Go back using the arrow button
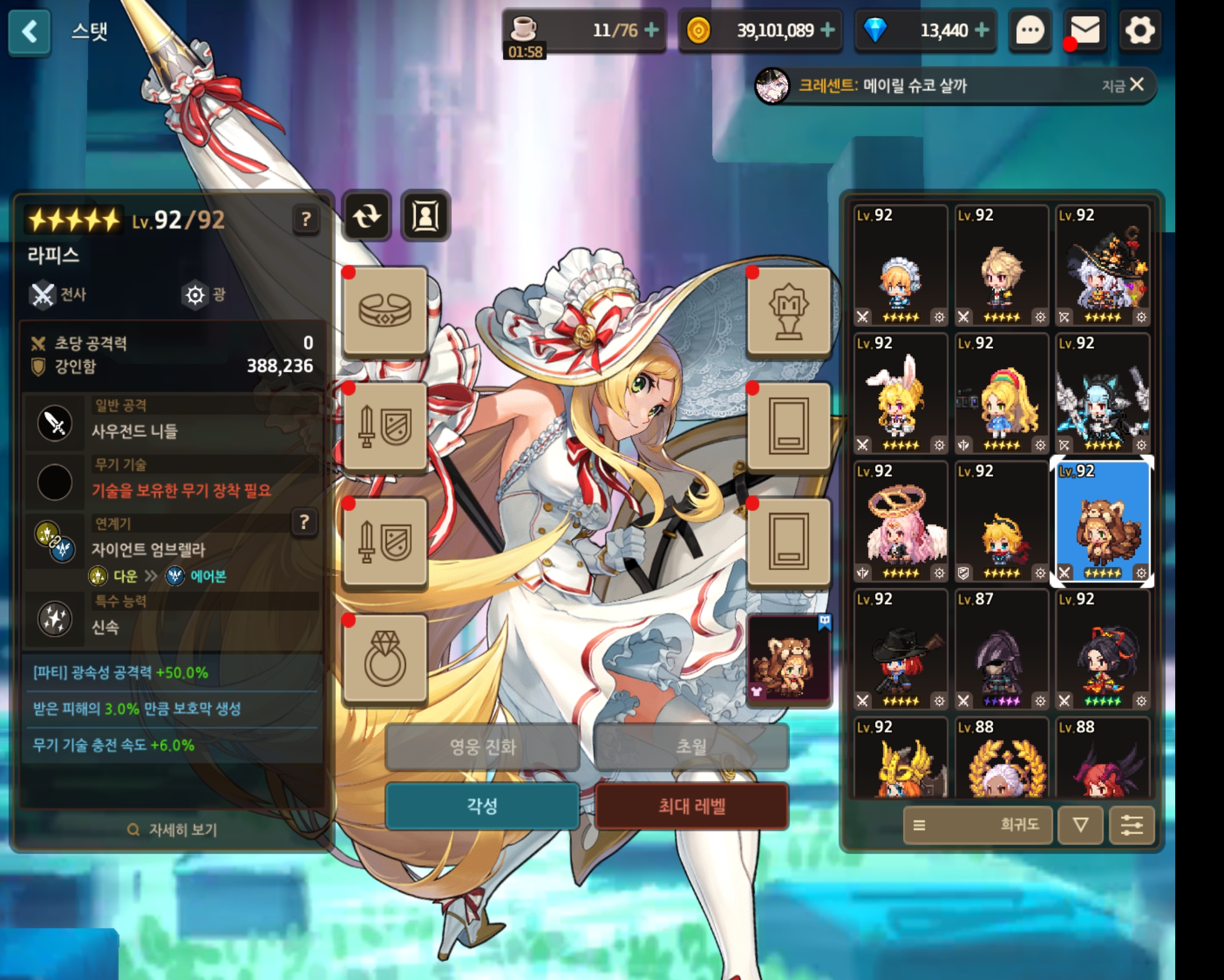 (x=29, y=32)
